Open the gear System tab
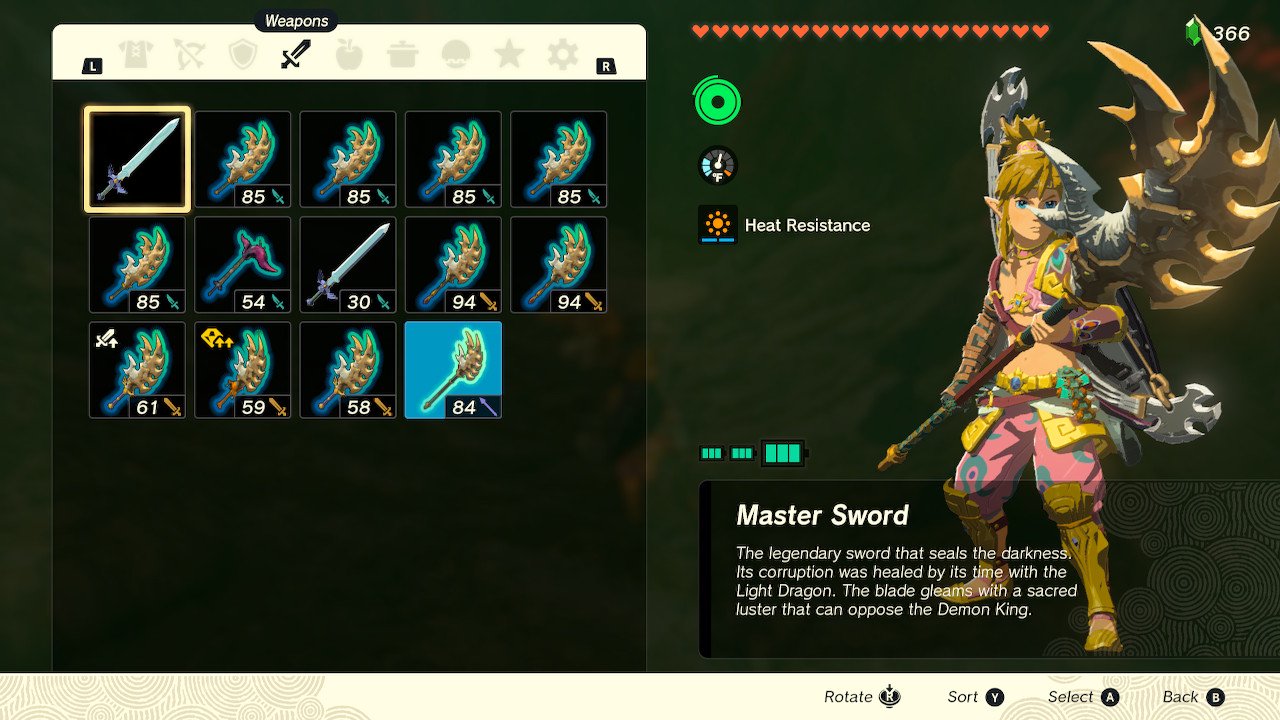The width and height of the screenshot is (1280, 720). point(562,55)
